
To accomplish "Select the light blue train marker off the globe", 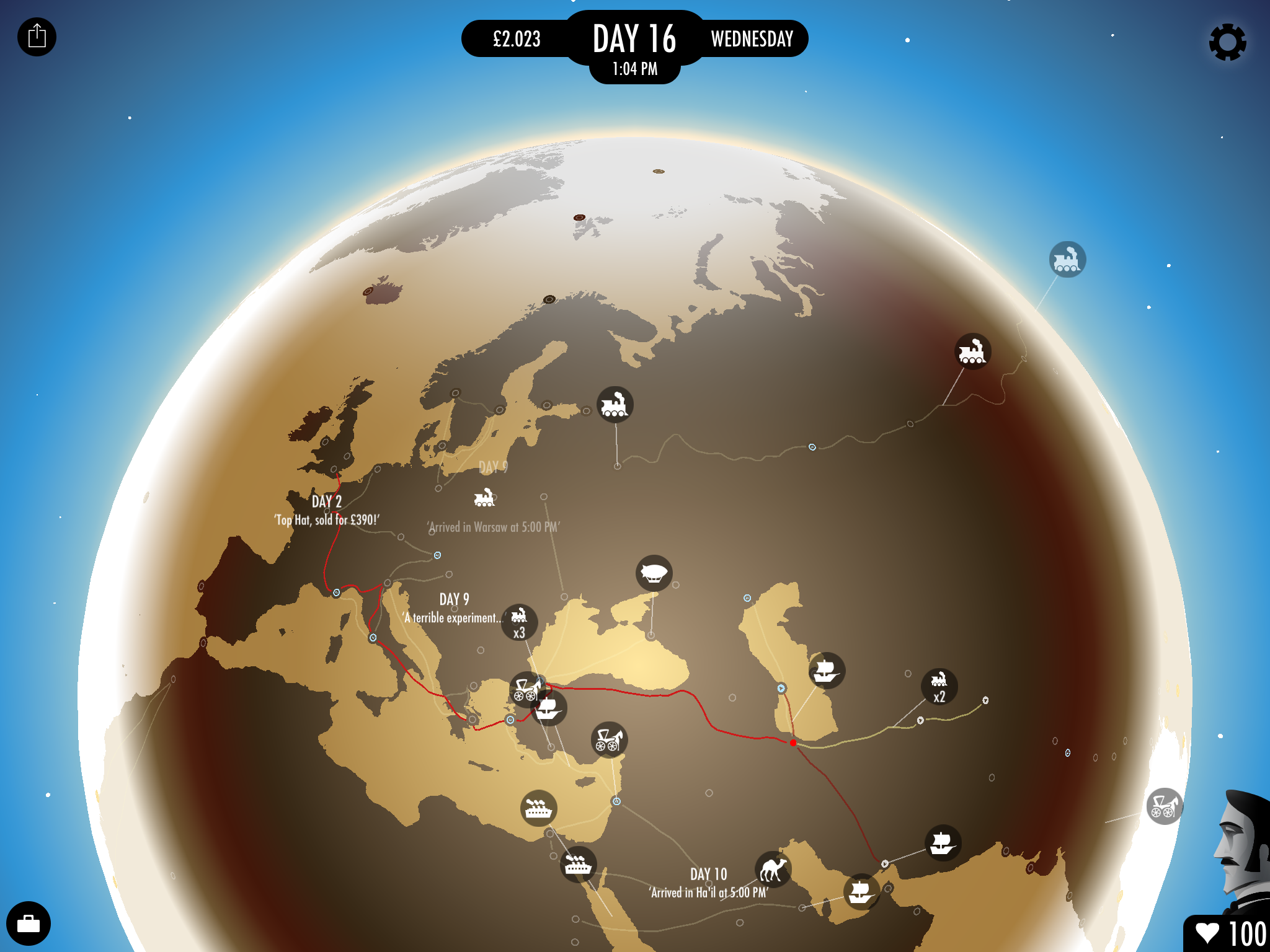I will (x=1067, y=259).
